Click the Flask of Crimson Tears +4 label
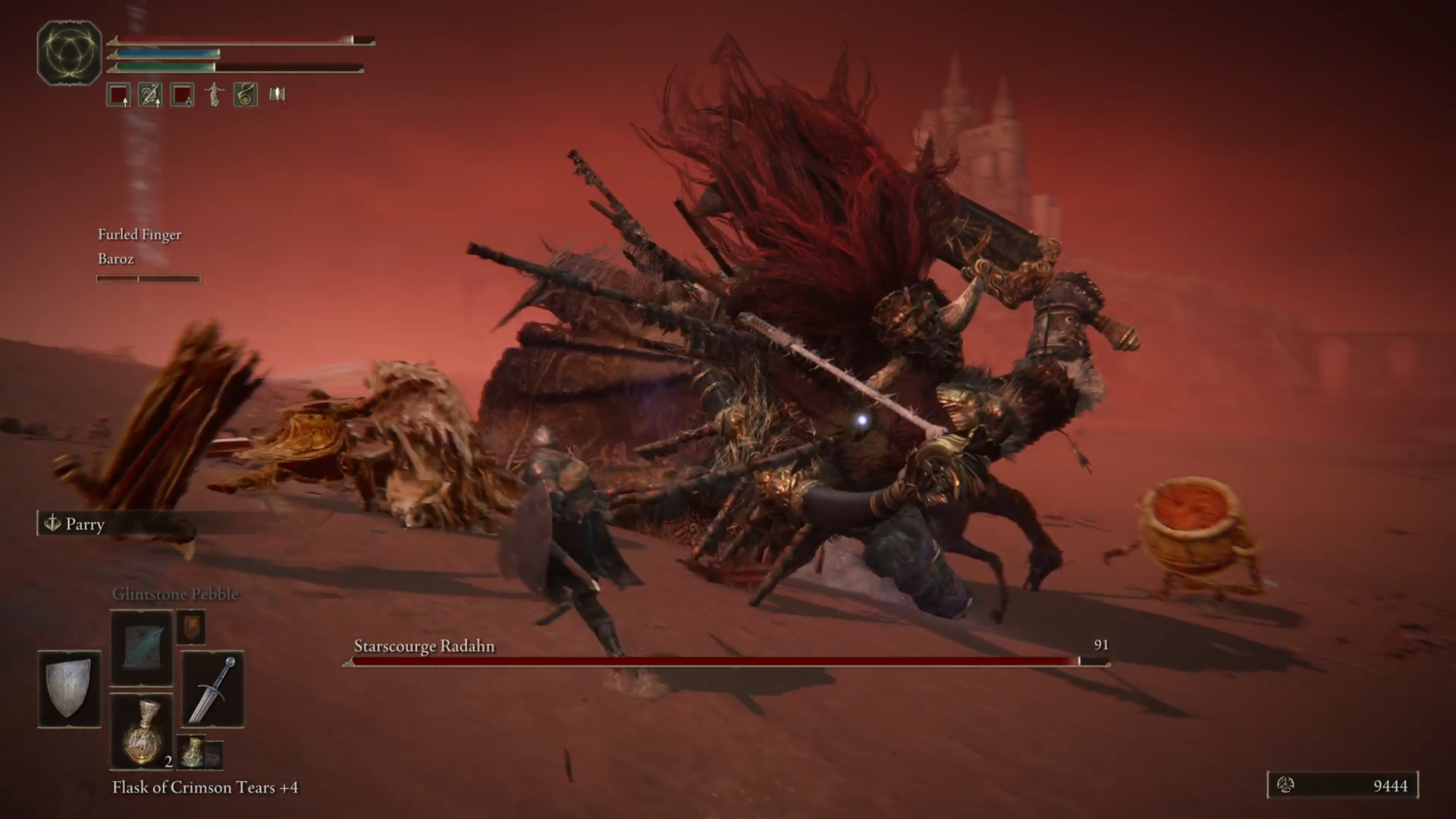 pos(206,787)
